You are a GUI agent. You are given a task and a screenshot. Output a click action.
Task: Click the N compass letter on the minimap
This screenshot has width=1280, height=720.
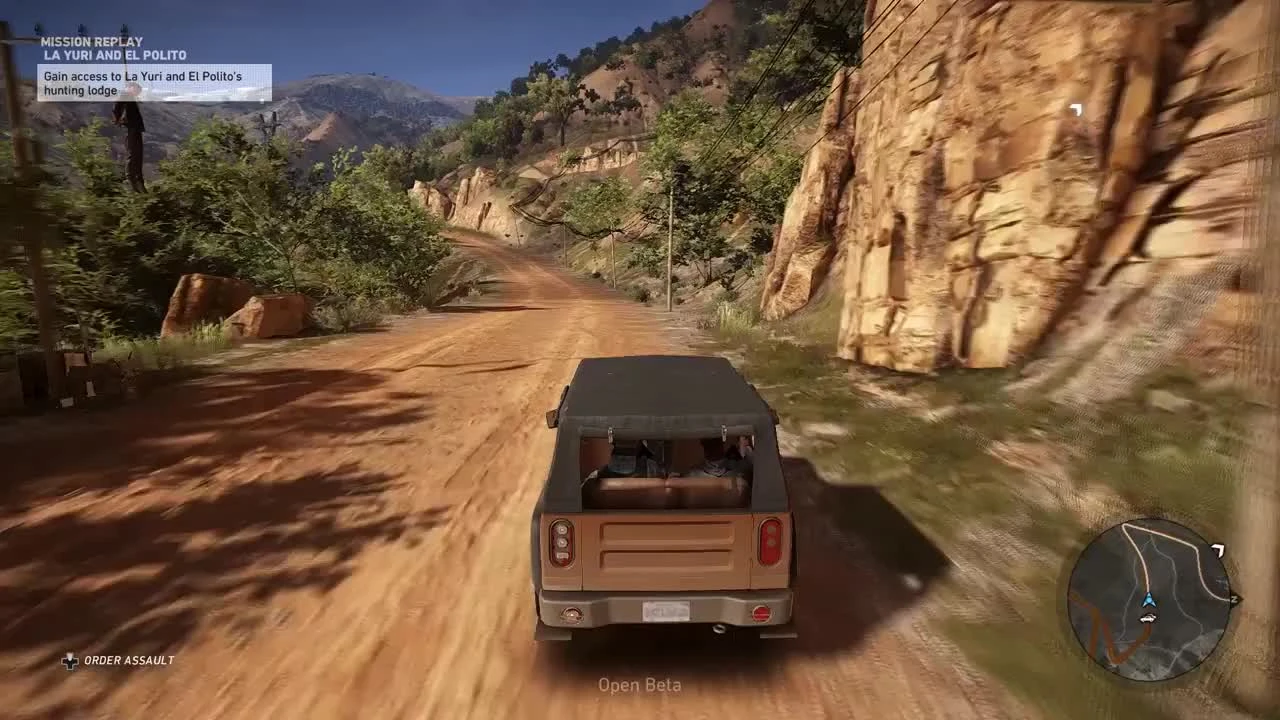coord(1233,598)
